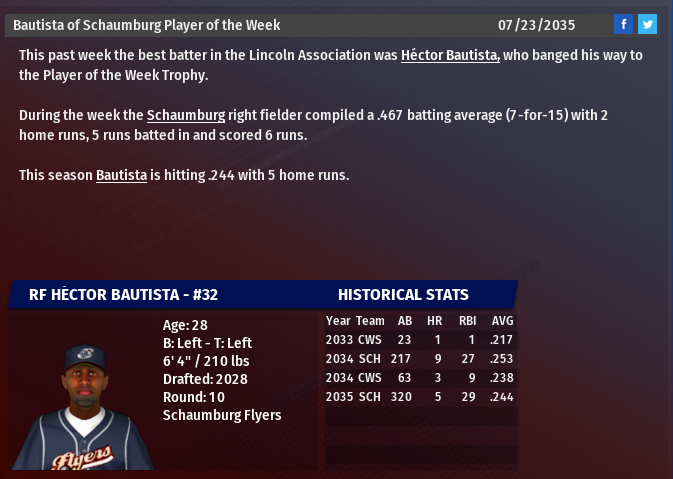673x479 pixels.
Task: Follow the underlined Schaumburg team link
Action: click(x=186, y=115)
